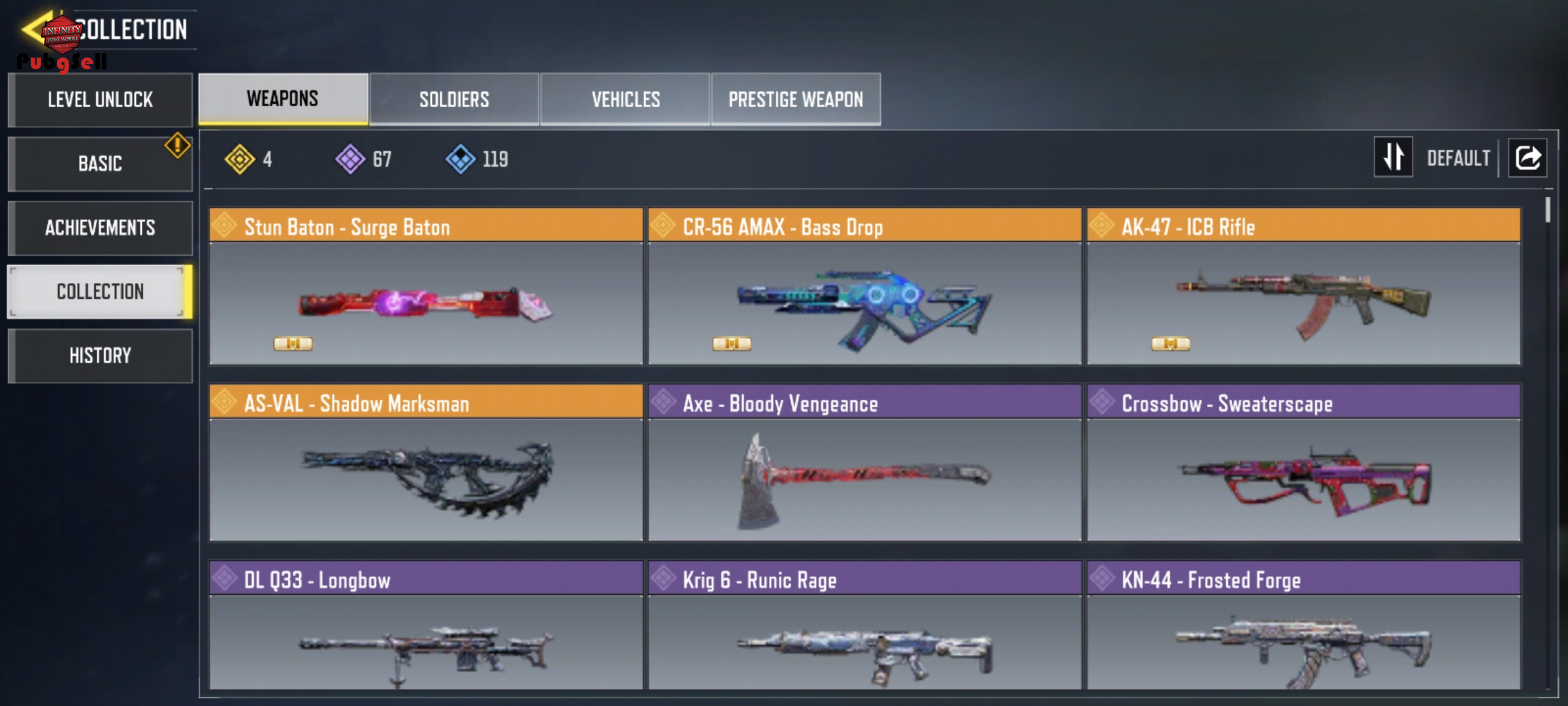
Task: Switch to the Vehicles tab
Action: (625, 99)
